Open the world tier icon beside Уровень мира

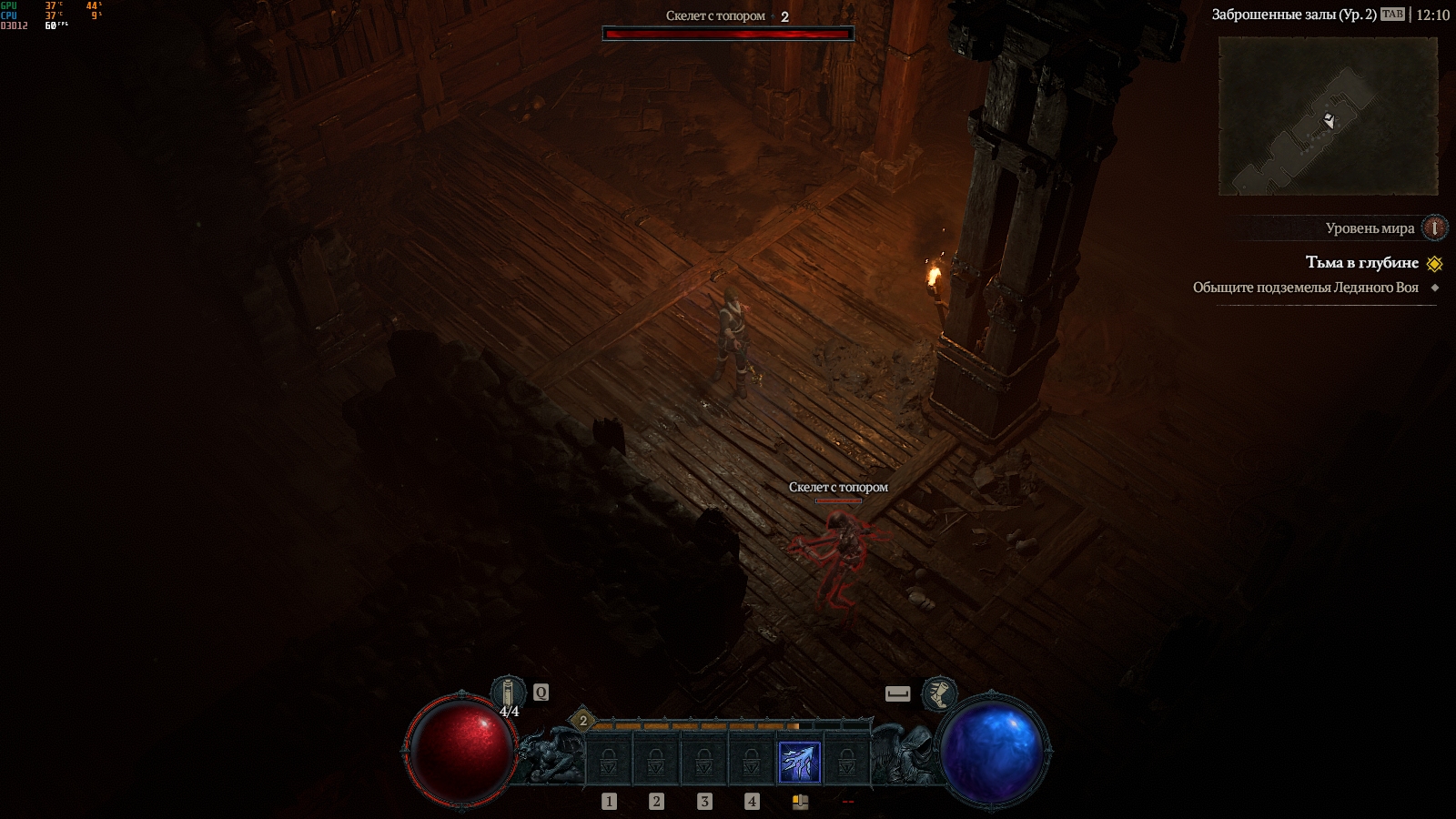point(1434,227)
